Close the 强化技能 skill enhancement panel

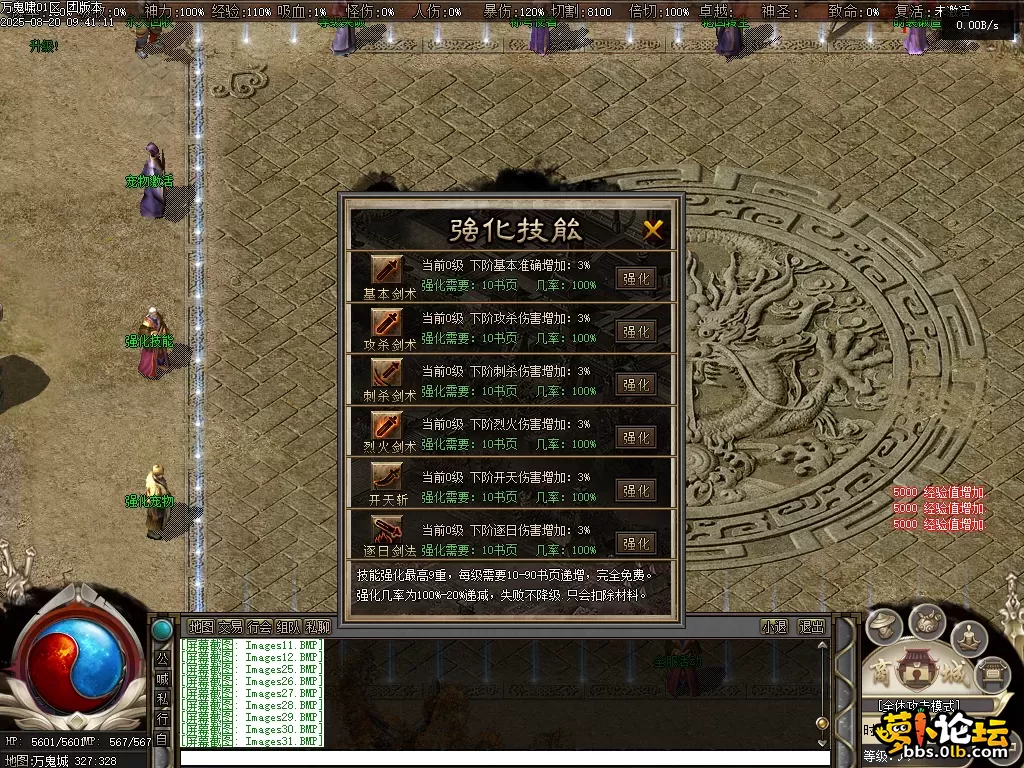pyautogui.click(x=653, y=230)
